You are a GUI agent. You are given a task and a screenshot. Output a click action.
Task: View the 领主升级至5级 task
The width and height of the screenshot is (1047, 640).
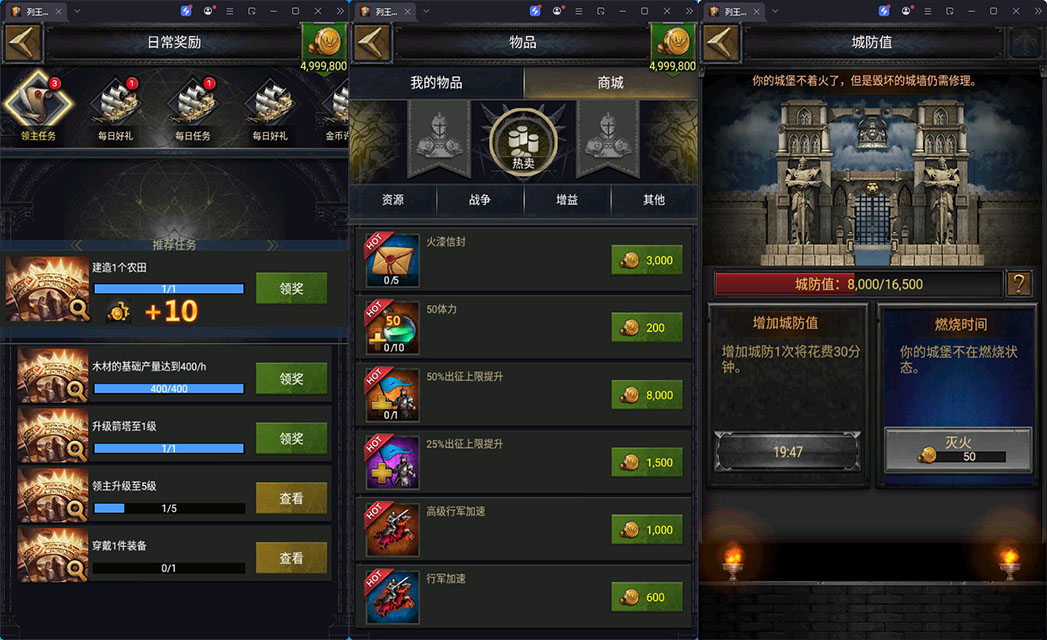tap(291, 498)
